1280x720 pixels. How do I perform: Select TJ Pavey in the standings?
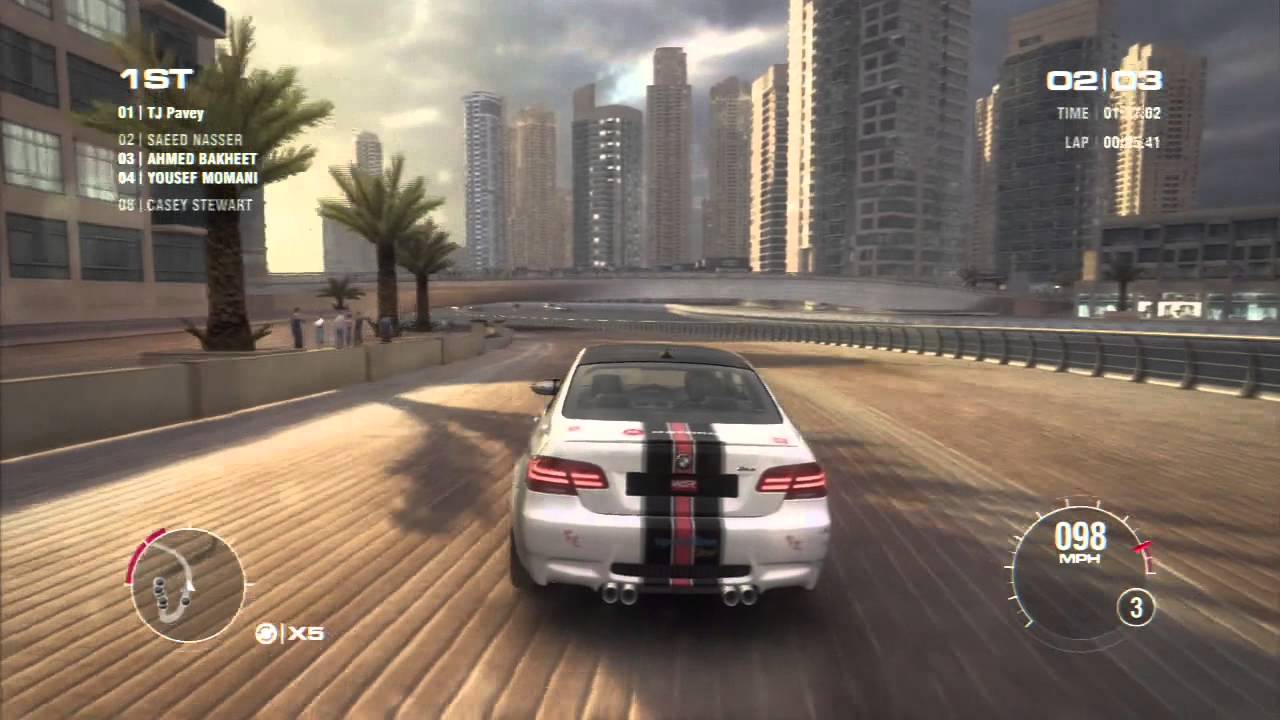(x=161, y=113)
